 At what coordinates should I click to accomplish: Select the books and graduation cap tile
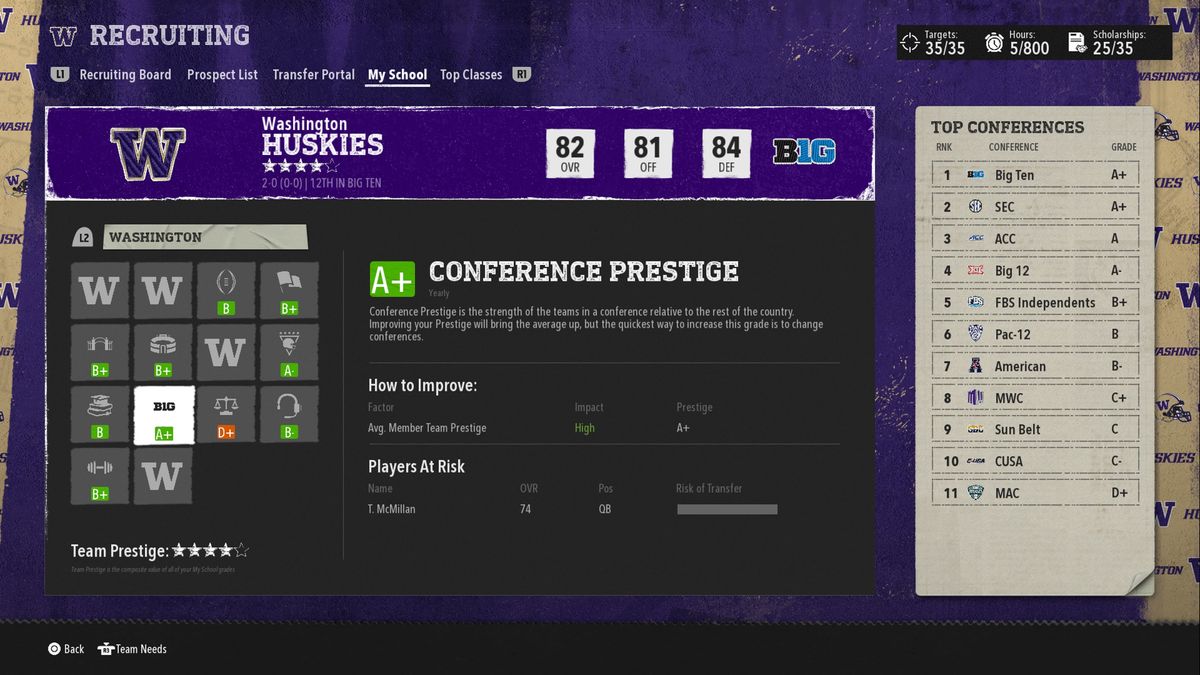pos(99,415)
